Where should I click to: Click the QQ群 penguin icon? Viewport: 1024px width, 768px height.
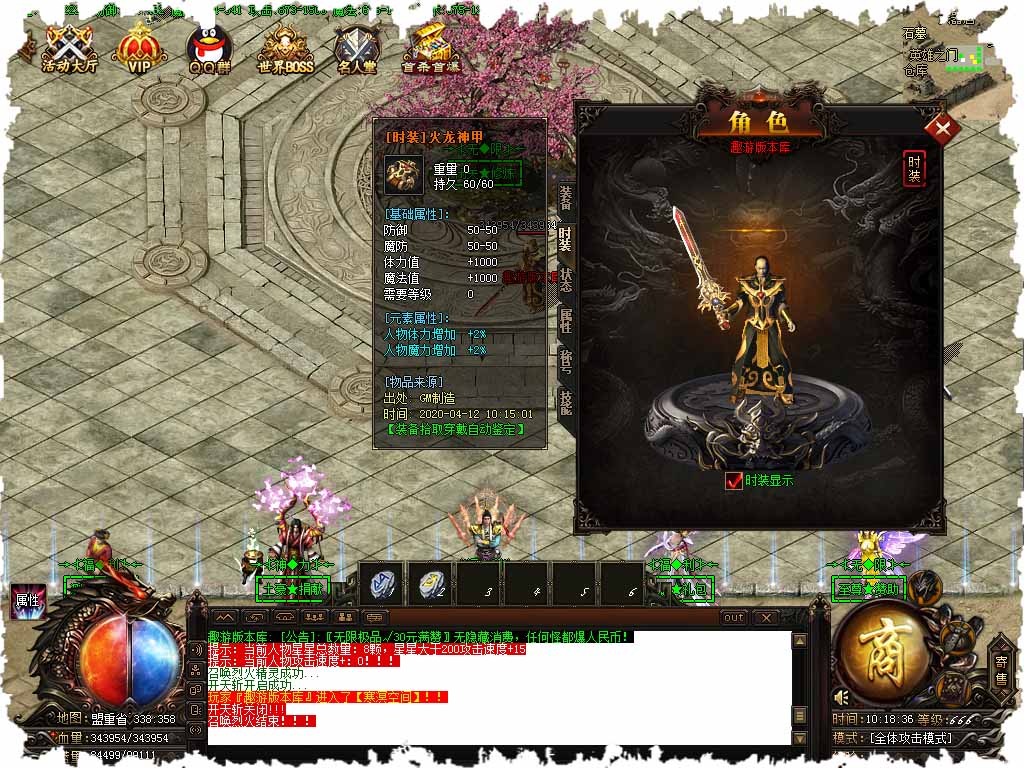tap(209, 49)
